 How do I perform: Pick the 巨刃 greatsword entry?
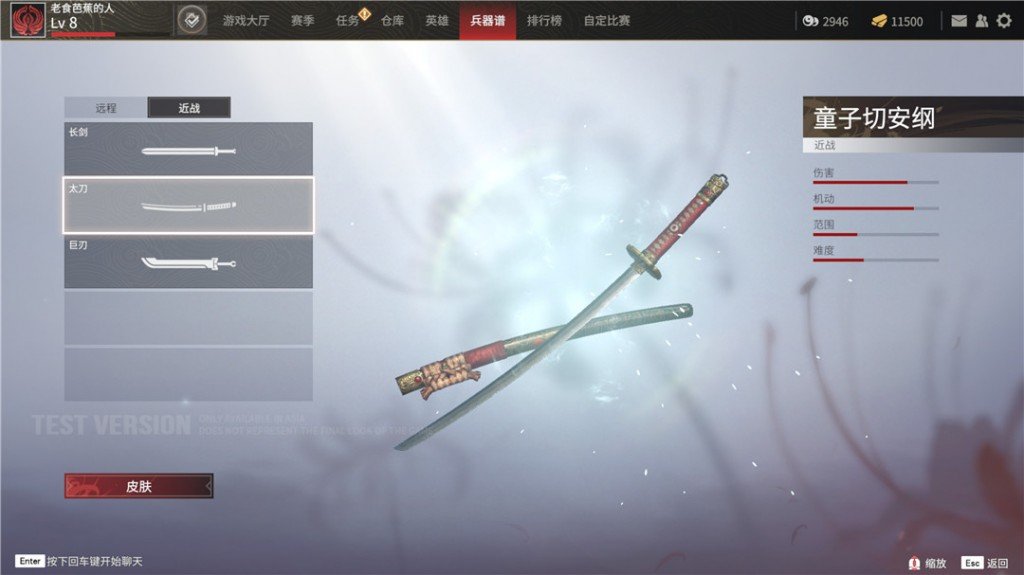(188, 262)
